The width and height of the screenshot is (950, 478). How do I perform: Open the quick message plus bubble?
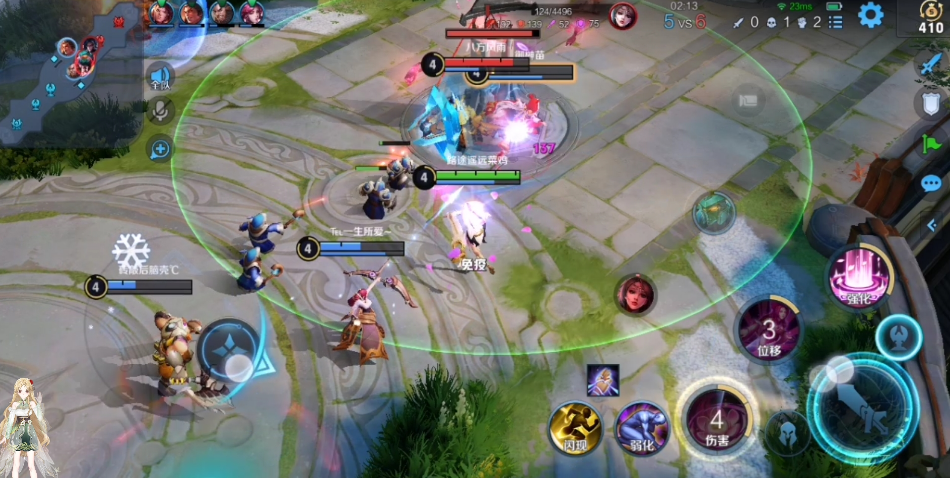pos(160,150)
